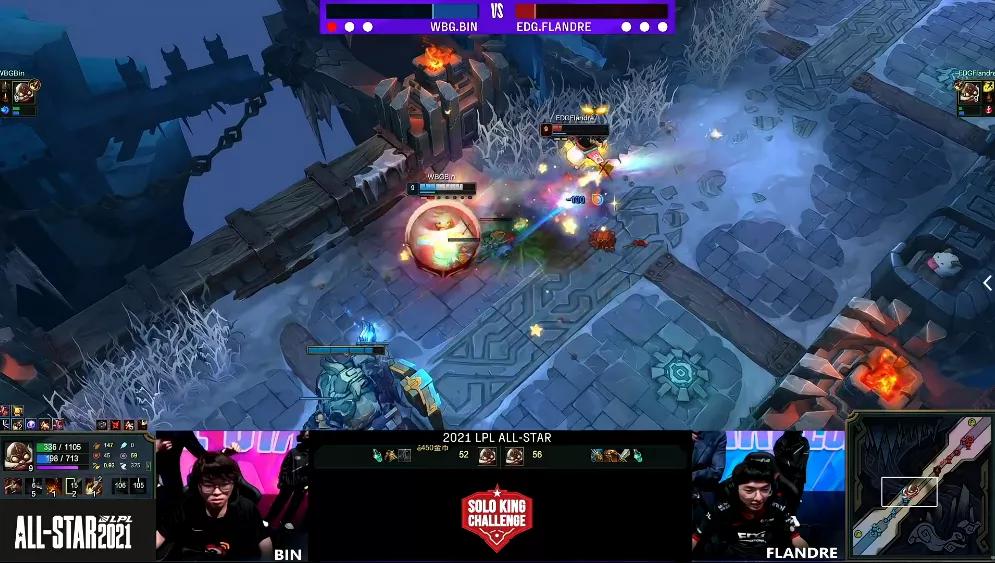Select Flandre's green potion item in the scoreboard
Viewport: 995px width, 563px height.
[637, 456]
